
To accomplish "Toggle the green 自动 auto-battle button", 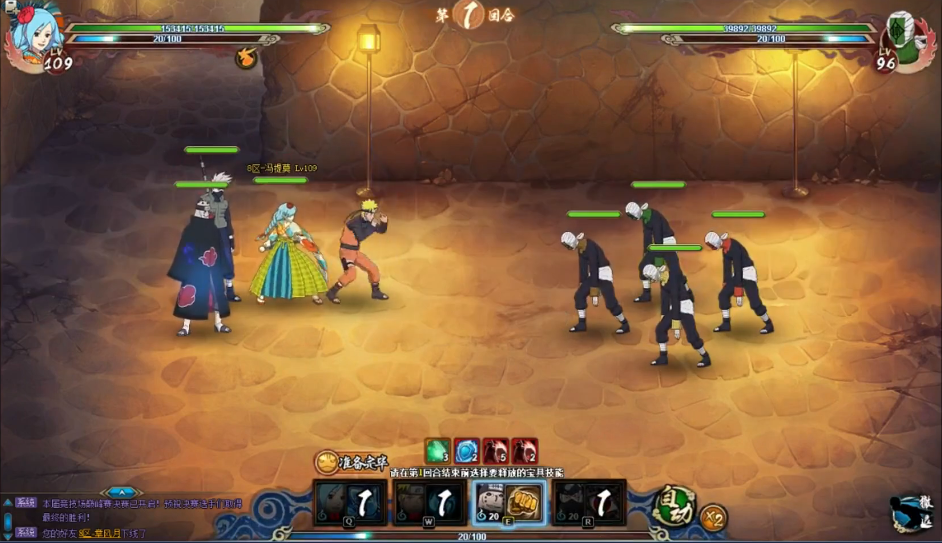I will tap(673, 506).
